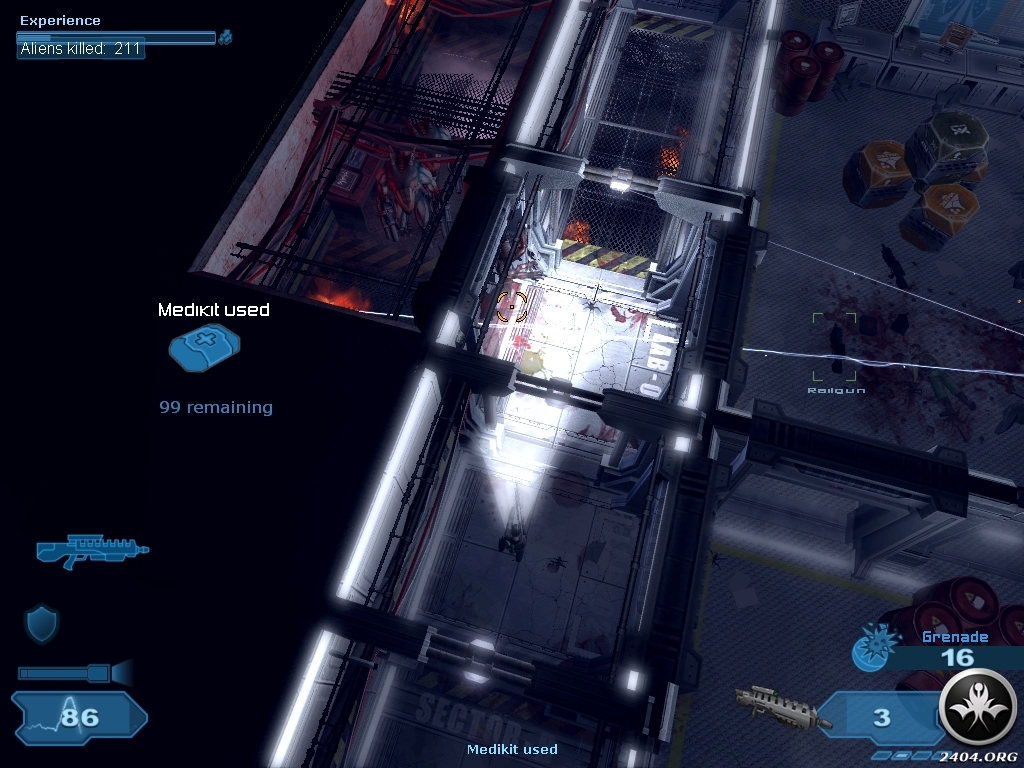Select the blue rifle weapon icon
Screen dimensions: 1024x768
tap(91, 551)
